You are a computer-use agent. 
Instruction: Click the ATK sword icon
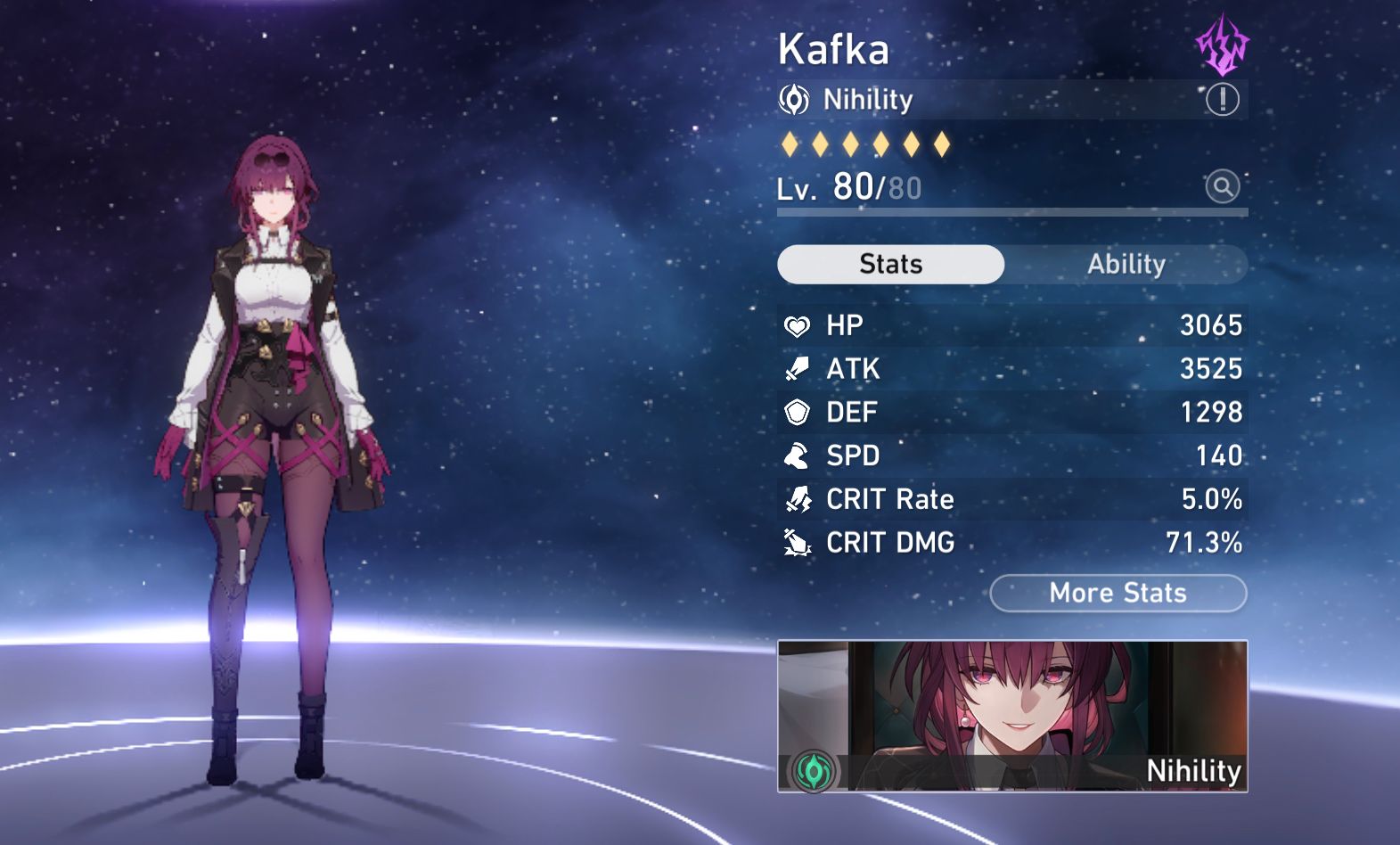coord(798,368)
